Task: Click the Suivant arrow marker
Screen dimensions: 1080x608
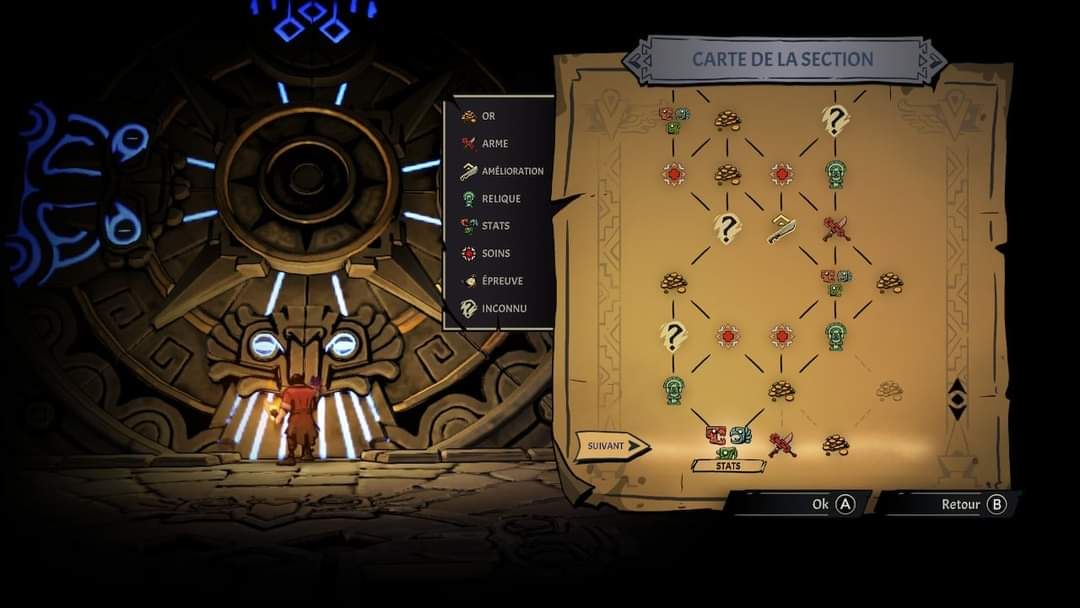Action: tap(612, 446)
